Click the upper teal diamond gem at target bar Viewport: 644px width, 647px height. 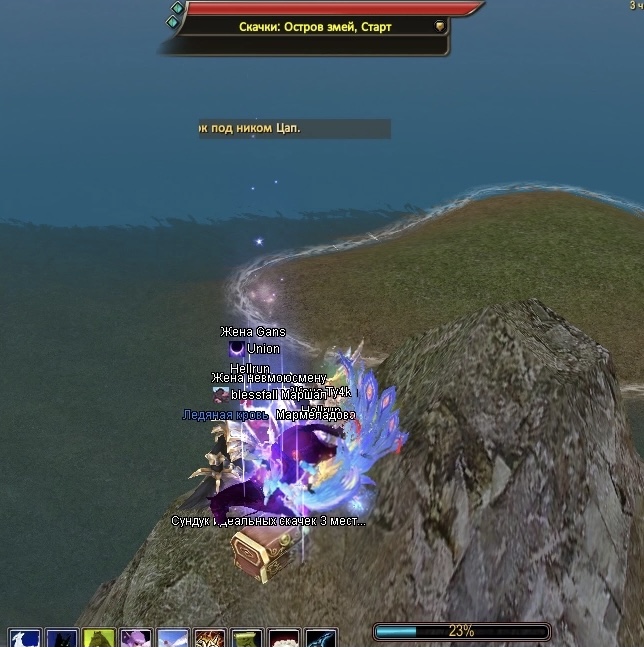coord(177,8)
